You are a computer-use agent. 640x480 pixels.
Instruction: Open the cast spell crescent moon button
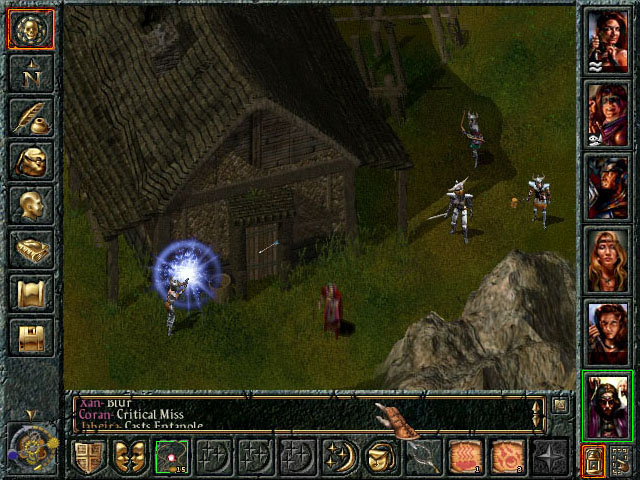click(339, 457)
